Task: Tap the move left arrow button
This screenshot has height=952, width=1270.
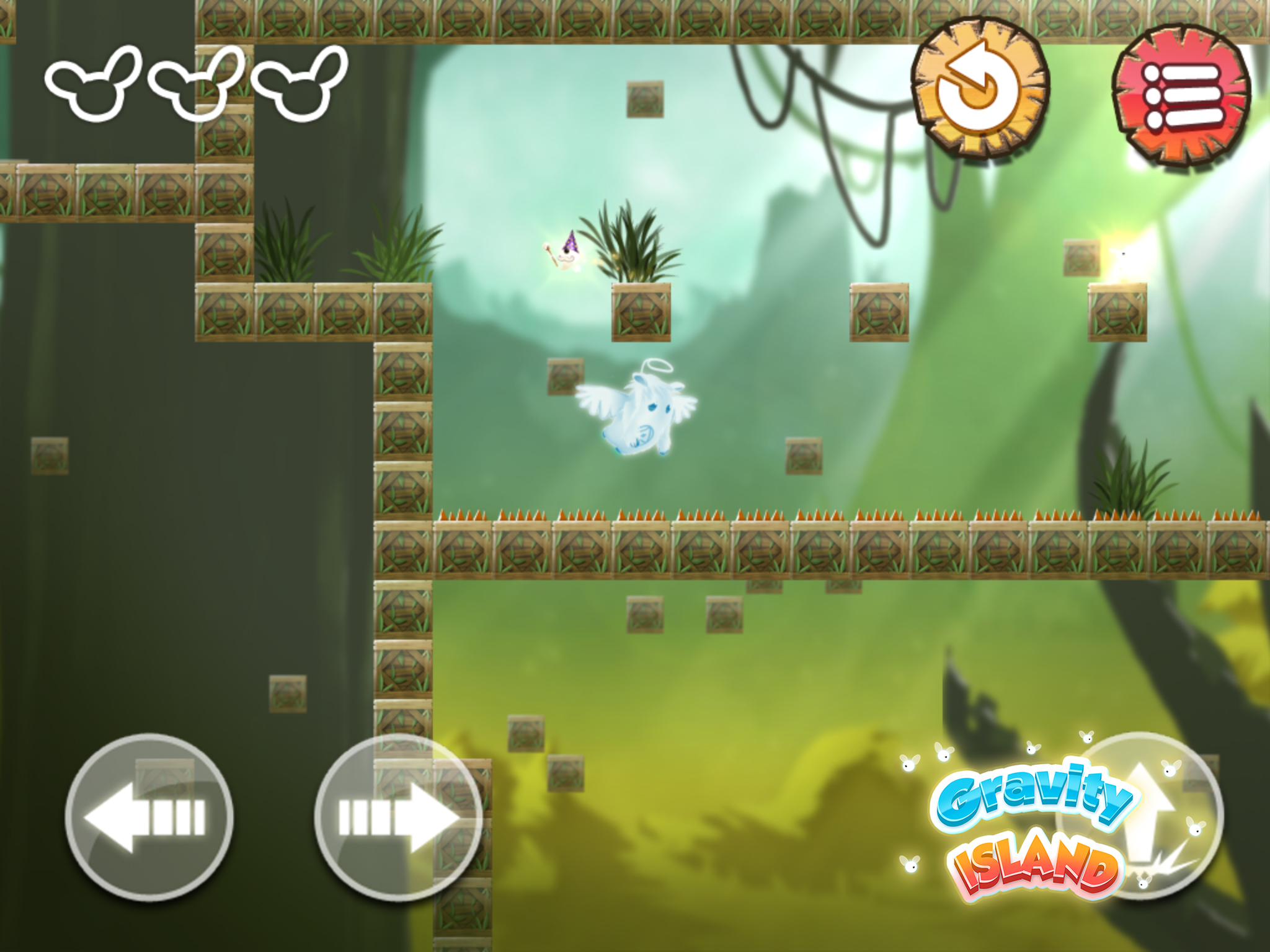Action: [149, 817]
